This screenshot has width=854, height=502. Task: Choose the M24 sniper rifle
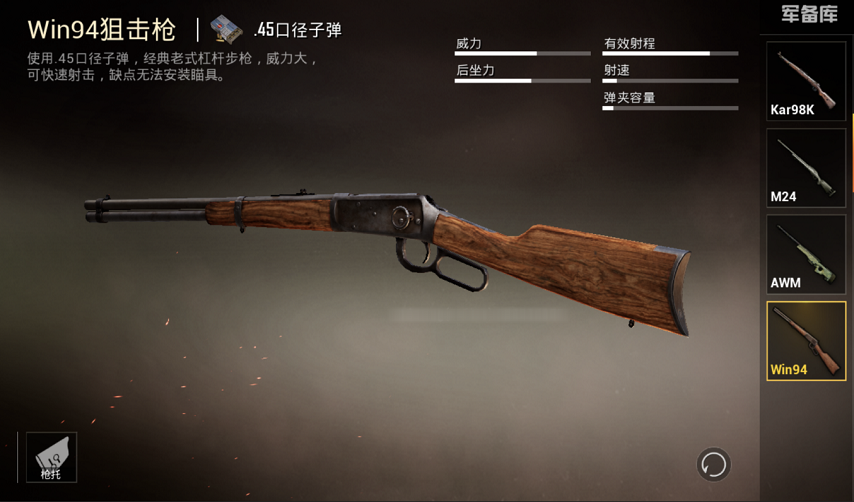coord(806,167)
